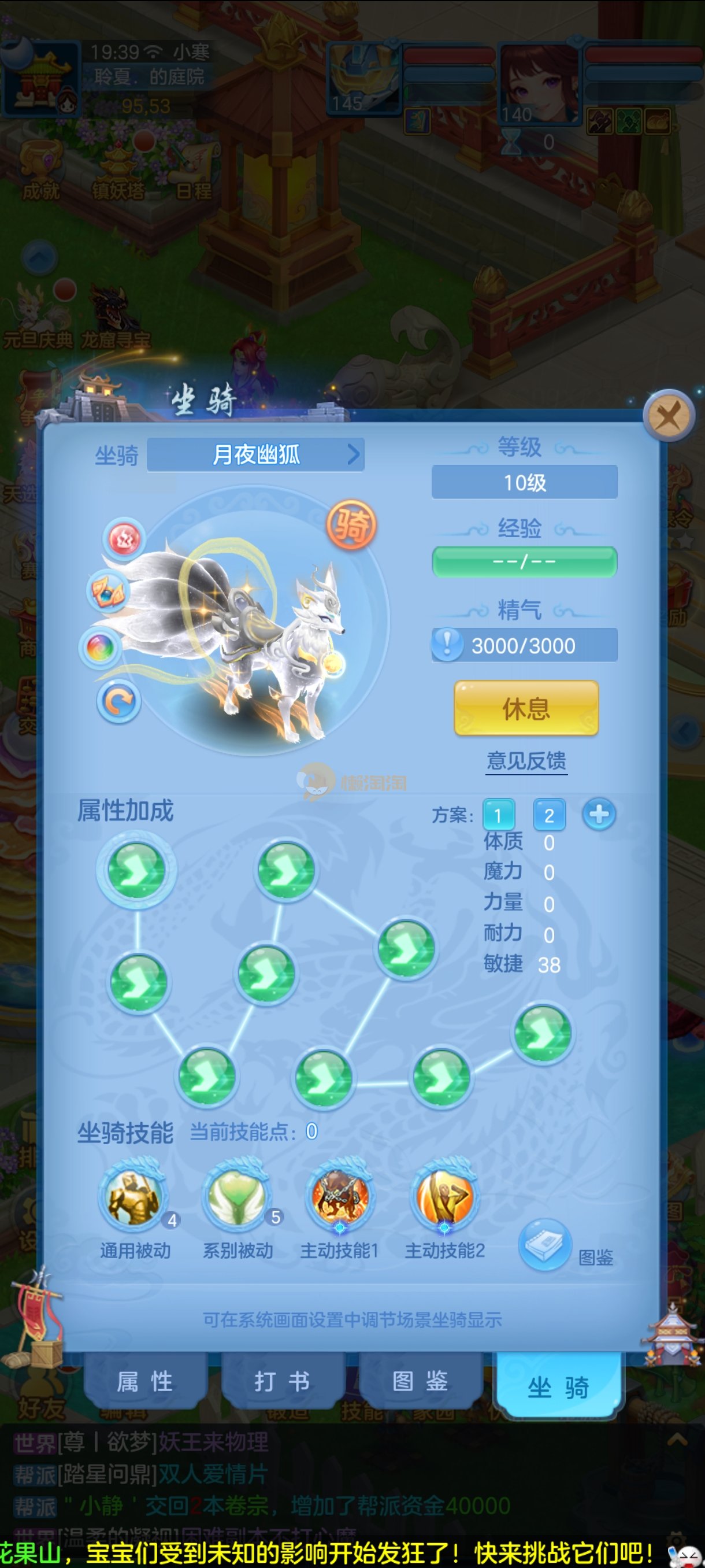705x1568 pixels.
Task: Add a new scheme with the plus button
Action: 599,815
